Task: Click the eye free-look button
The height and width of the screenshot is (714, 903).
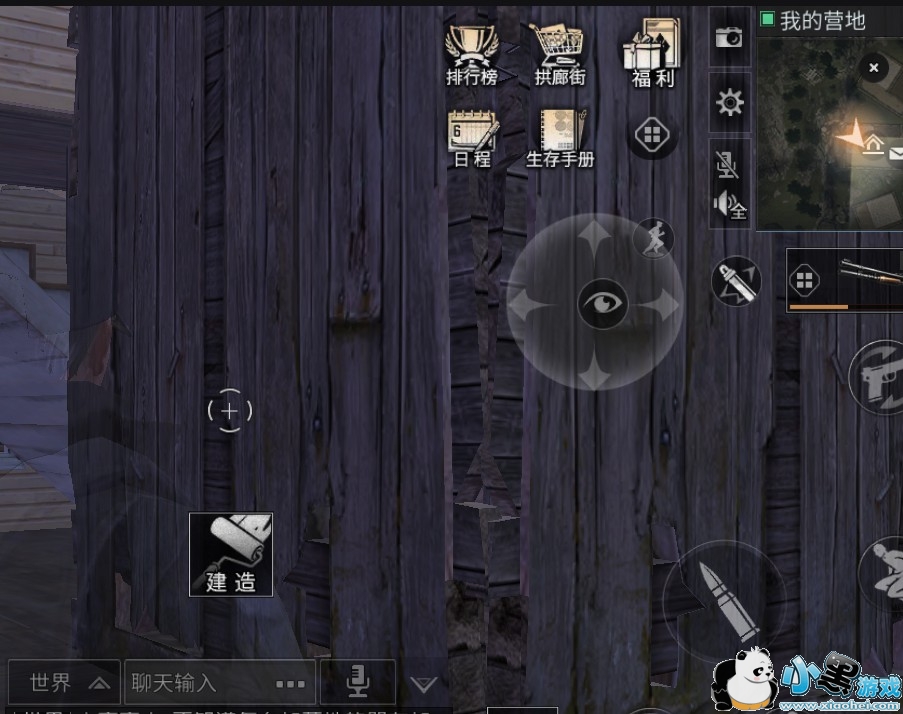Action: (603, 302)
